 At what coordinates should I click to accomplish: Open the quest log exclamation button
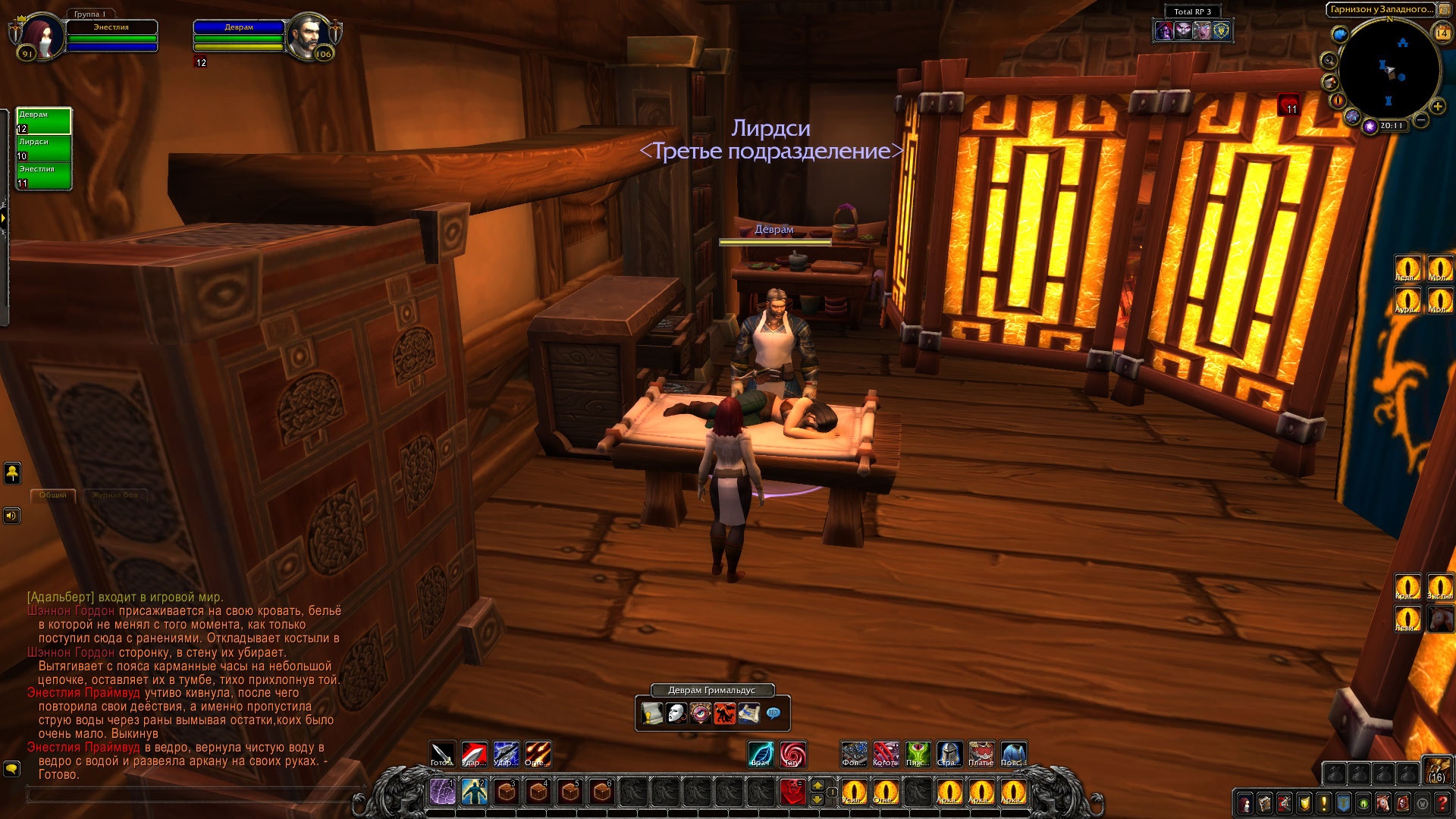(x=1324, y=802)
